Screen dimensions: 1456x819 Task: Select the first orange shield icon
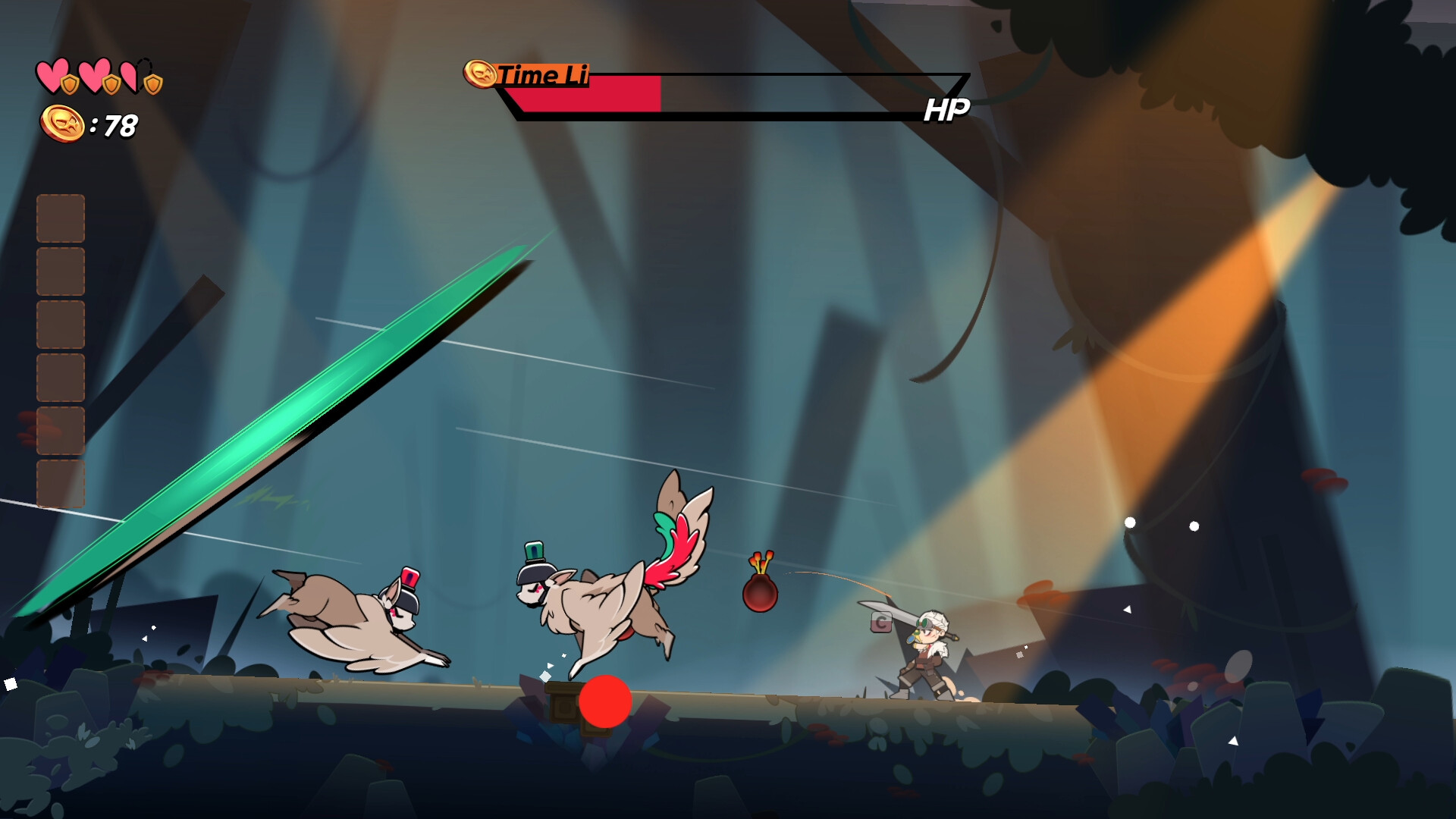click(x=70, y=85)
